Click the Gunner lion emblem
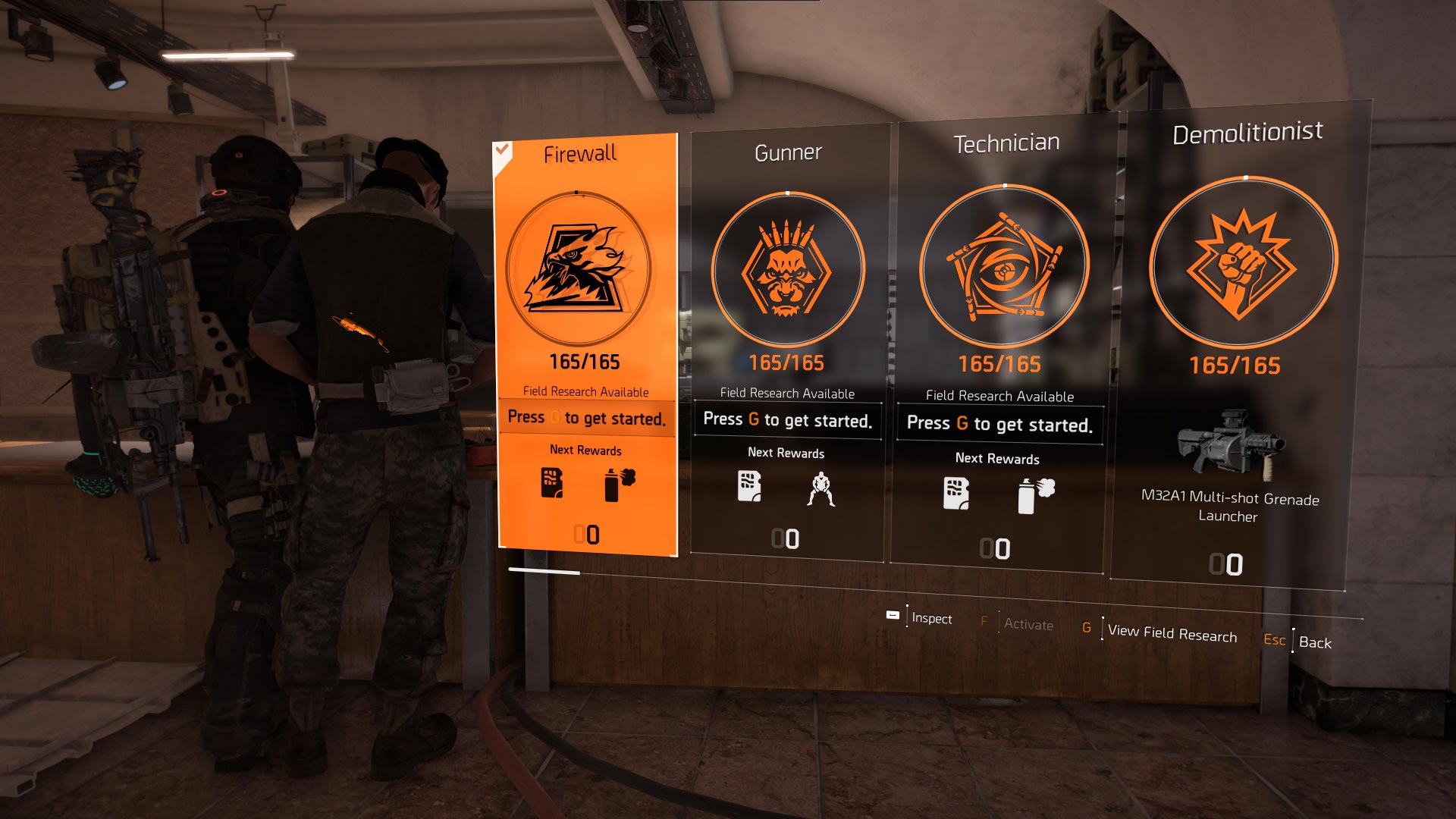This screenshot has height=819, width=1456. (x=787, y=269)
